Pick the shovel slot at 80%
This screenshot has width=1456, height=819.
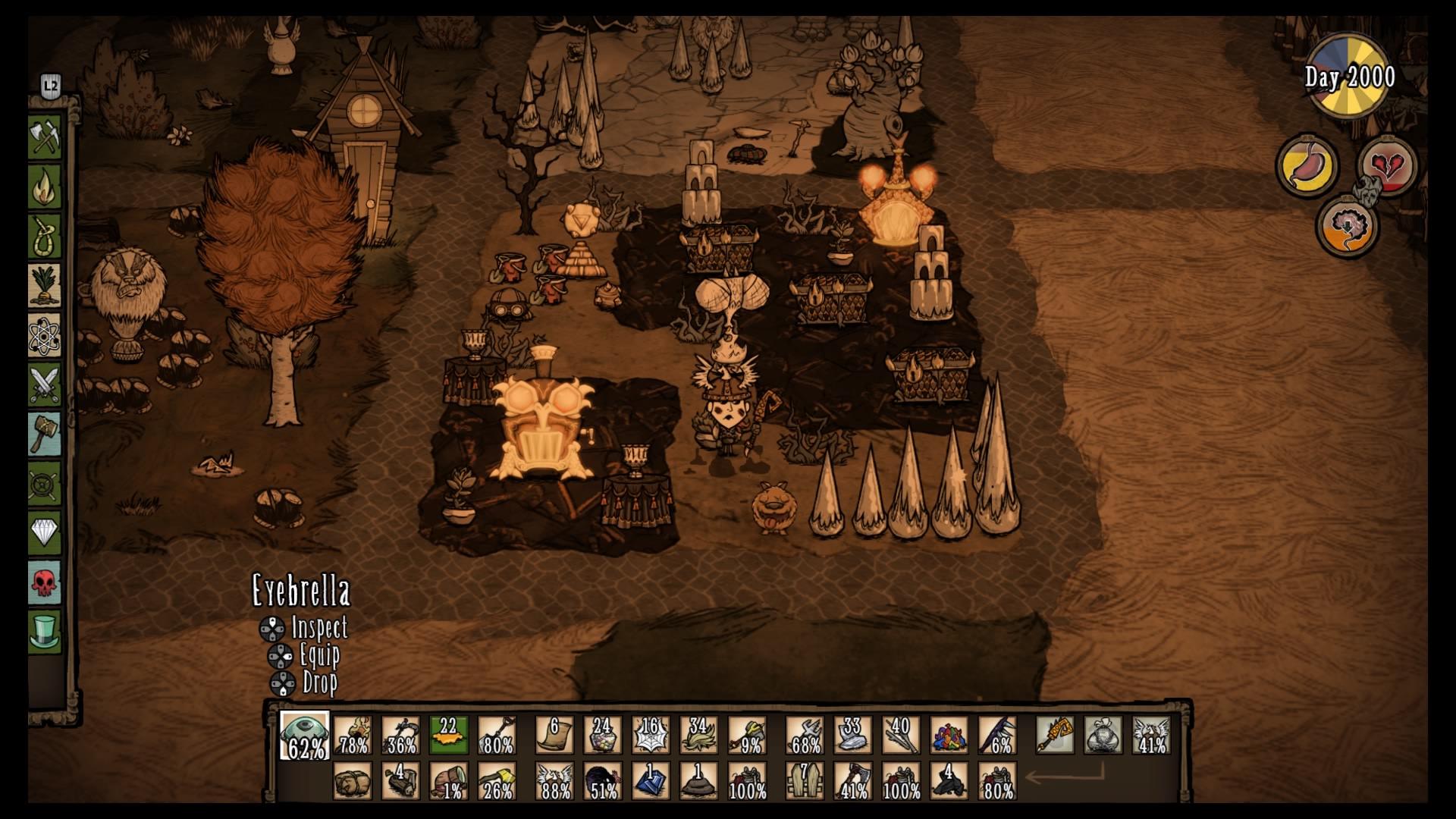pyautogui.click(x=497, y=736)
